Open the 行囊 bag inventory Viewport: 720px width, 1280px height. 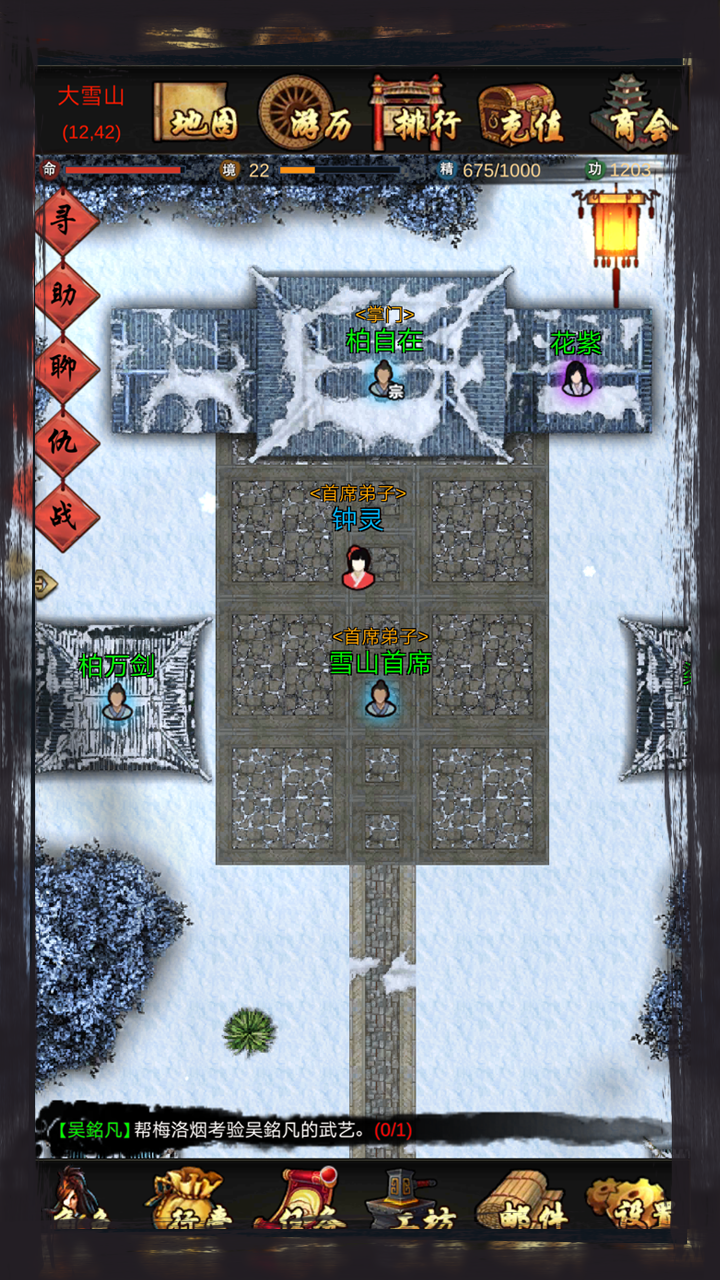187,1200
